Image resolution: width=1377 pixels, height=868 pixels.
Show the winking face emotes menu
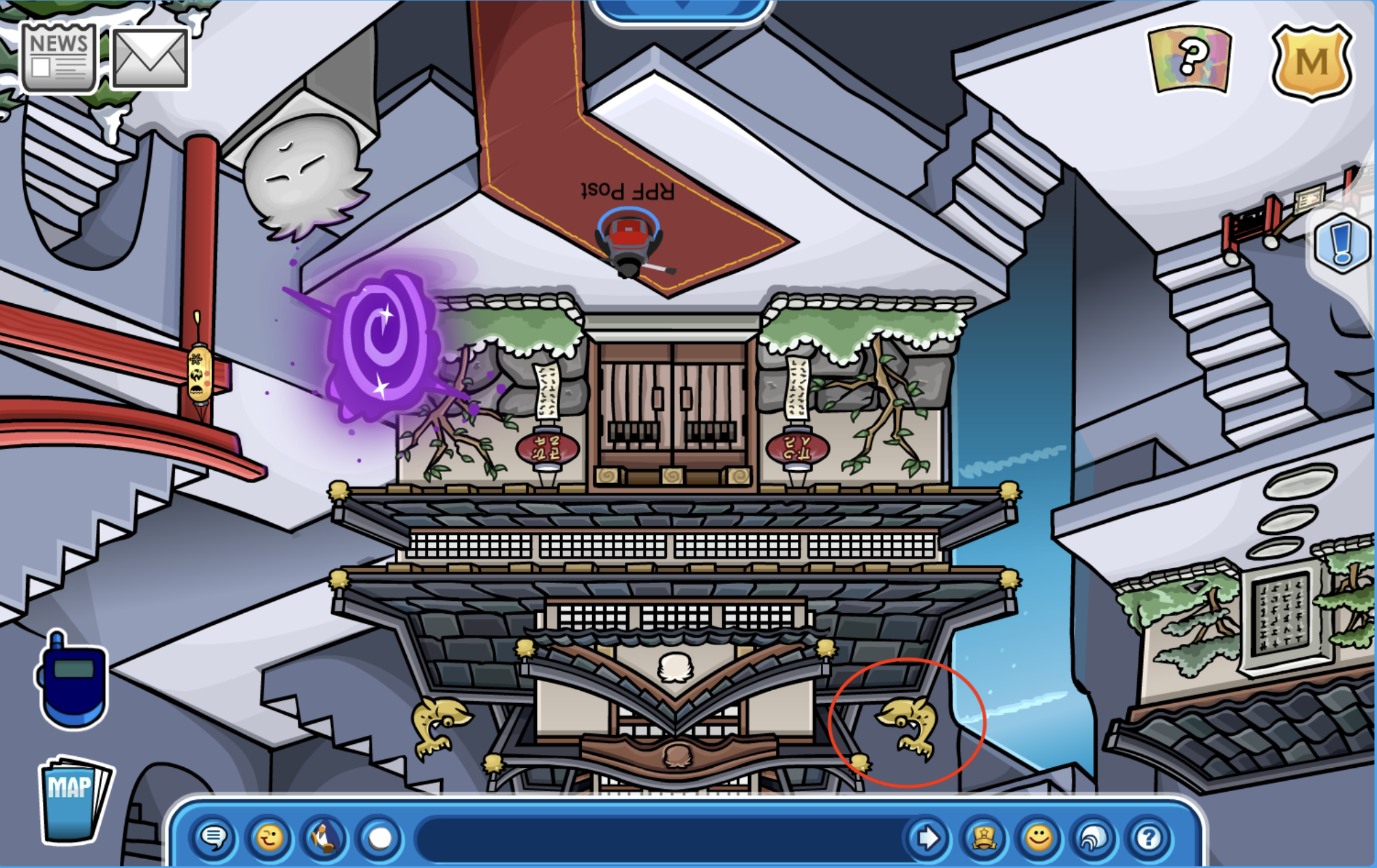coord(269,837)
